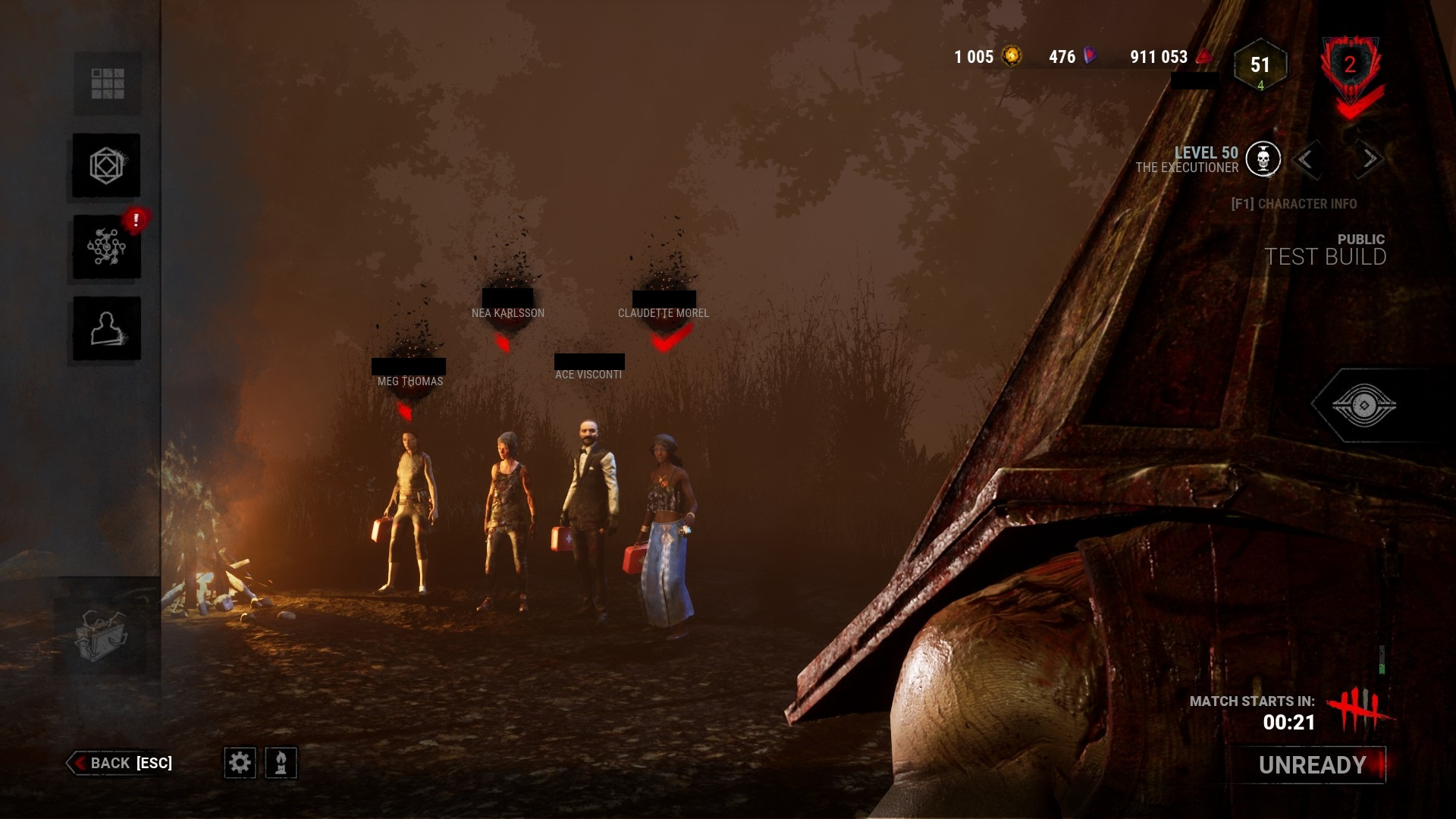Open the in-game Store grid icon
Image resolution: width=1456 pixels, height=819 pixels.
click(106, 83)
